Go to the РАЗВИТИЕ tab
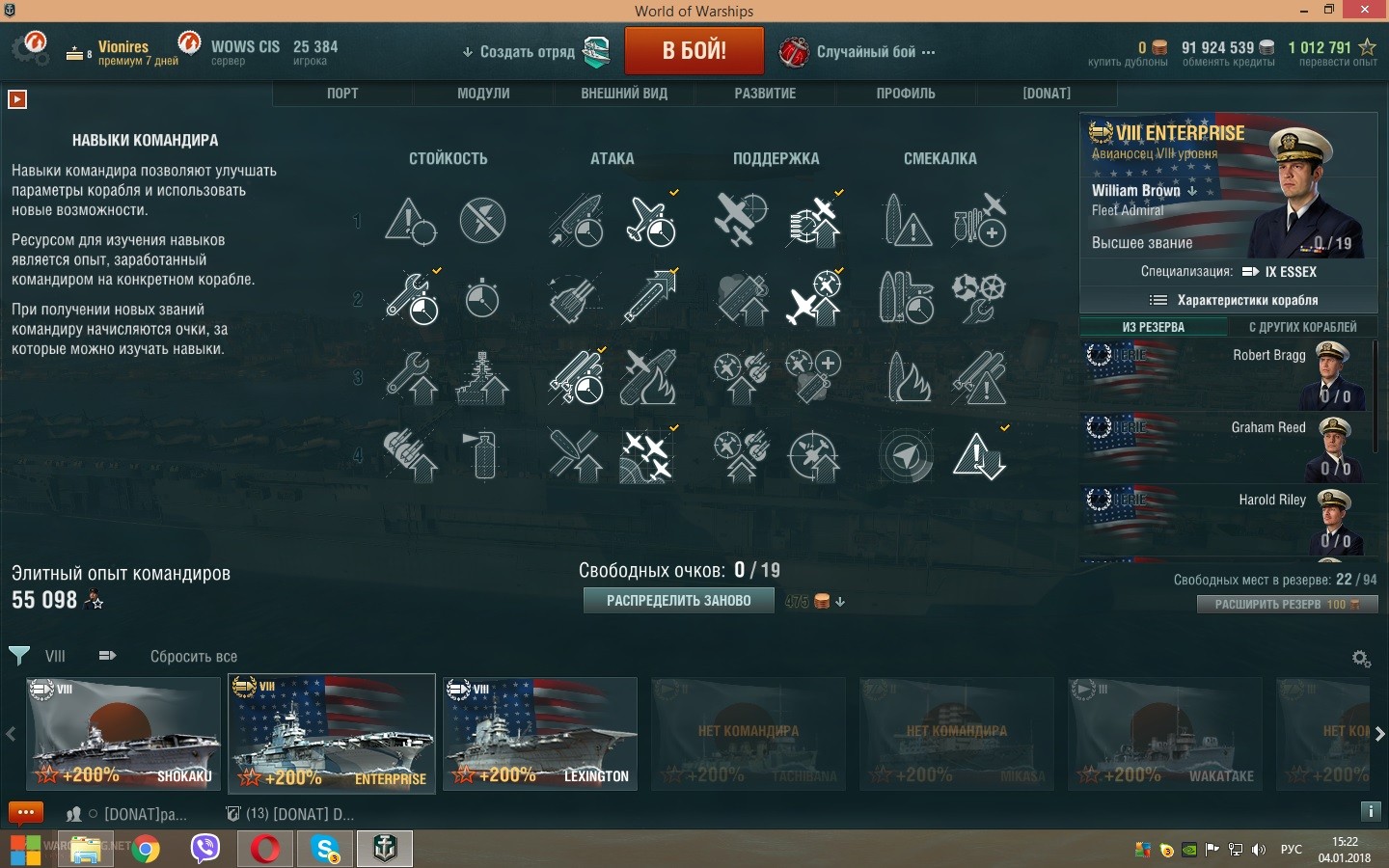This screenshot has height=868, width=1389. click(x=765, y=94)
